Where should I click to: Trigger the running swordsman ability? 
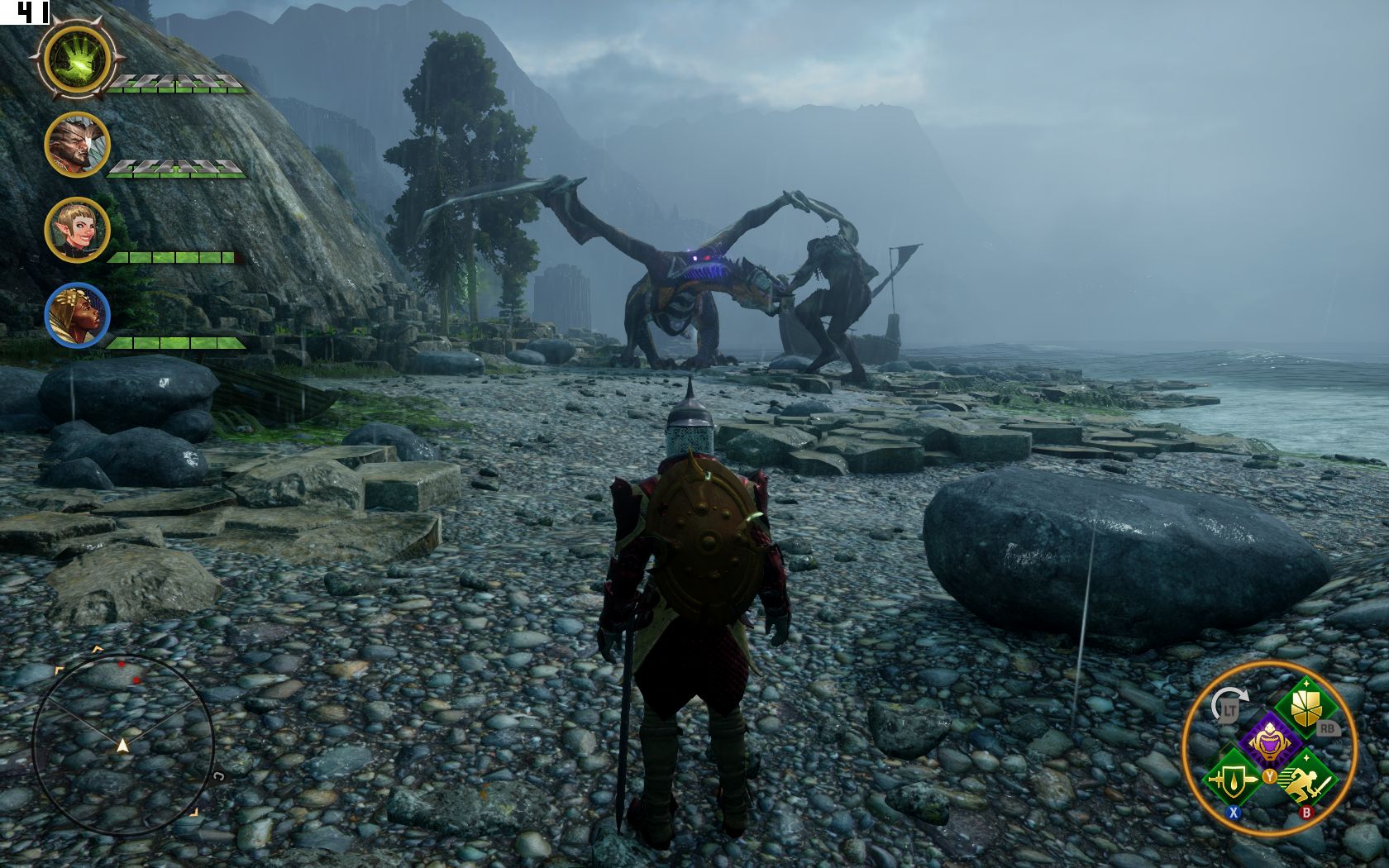(1305, 779)
